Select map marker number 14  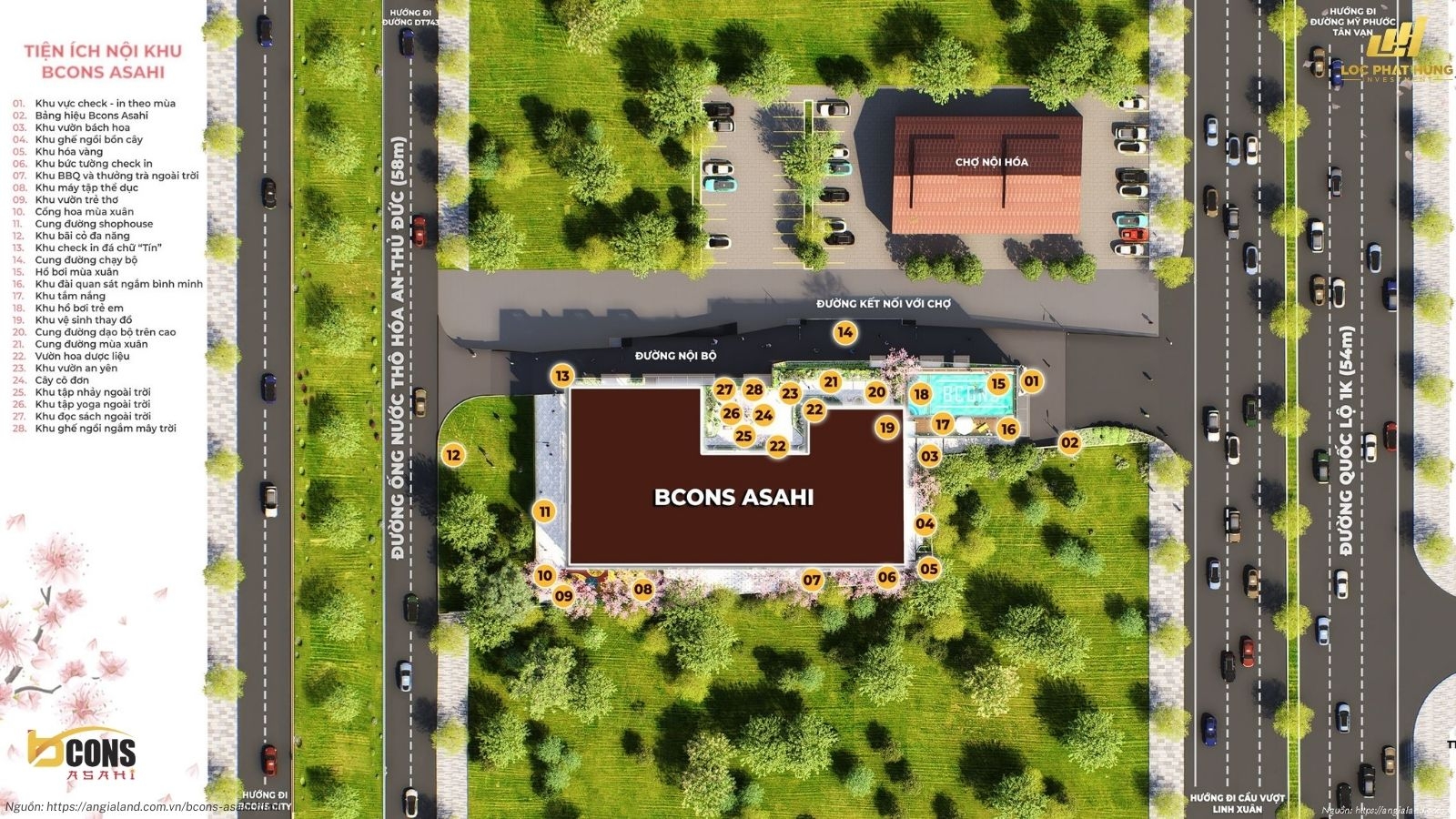point(844,332)
